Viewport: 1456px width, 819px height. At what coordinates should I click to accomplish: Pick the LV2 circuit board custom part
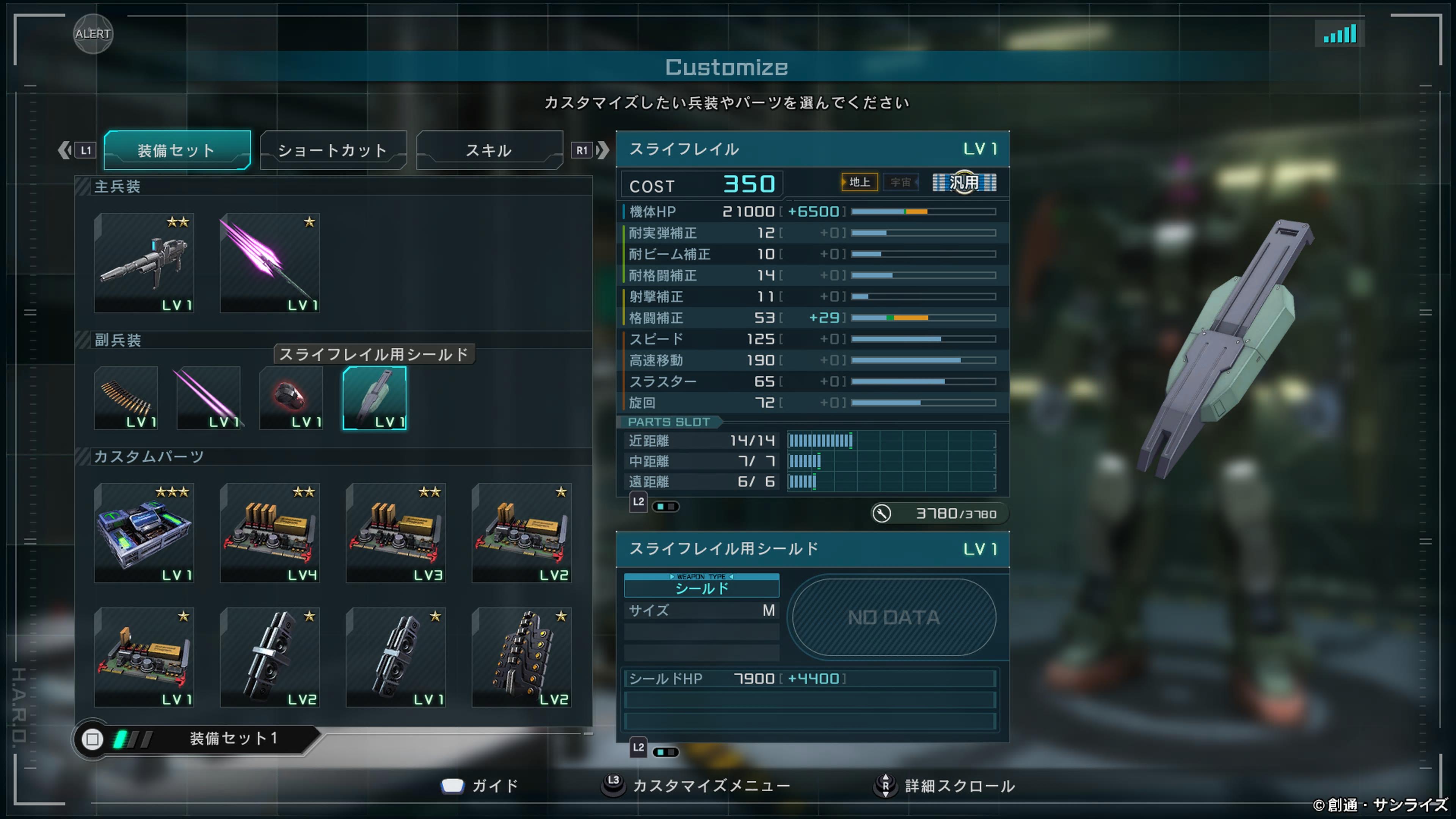521,532
